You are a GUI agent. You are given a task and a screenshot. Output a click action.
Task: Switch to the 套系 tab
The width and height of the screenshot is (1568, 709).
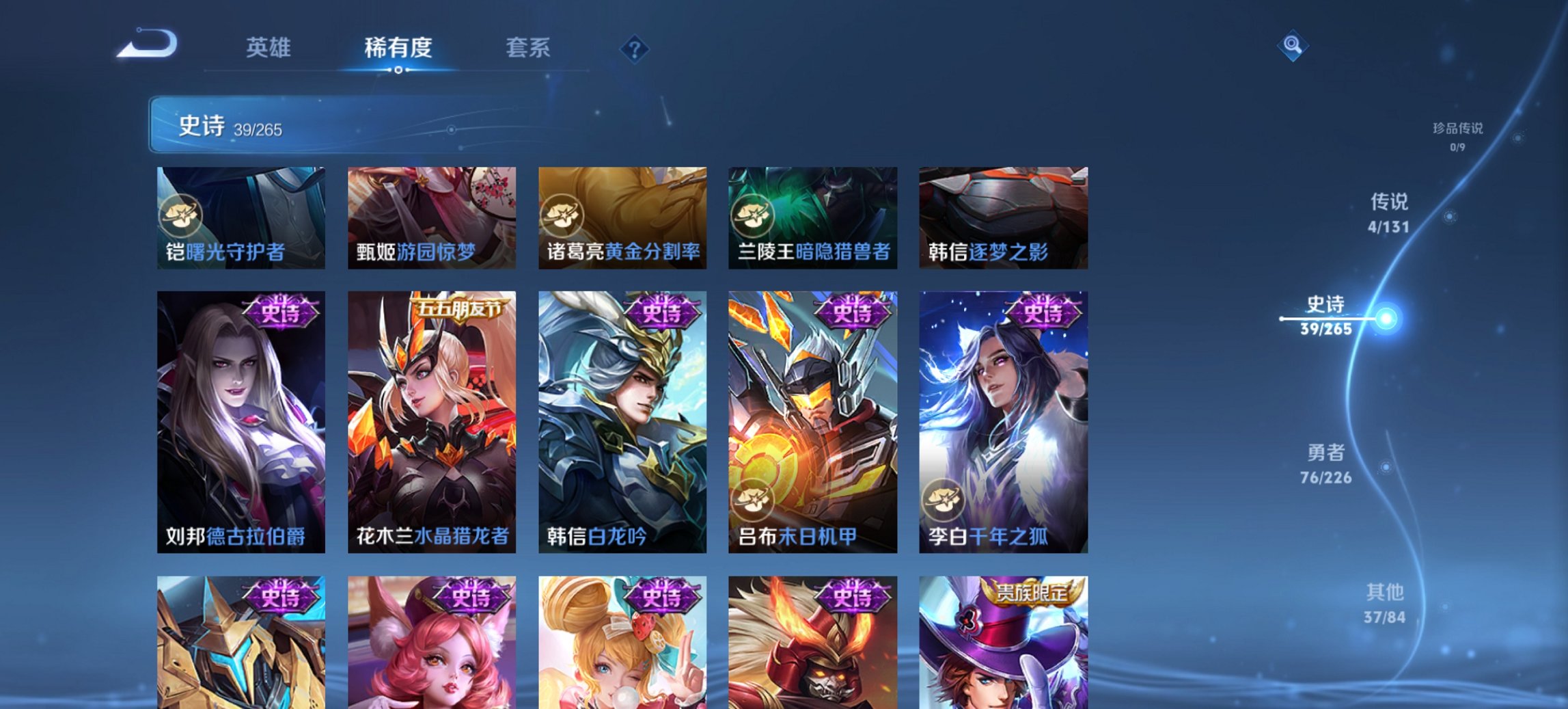(527, 48)
